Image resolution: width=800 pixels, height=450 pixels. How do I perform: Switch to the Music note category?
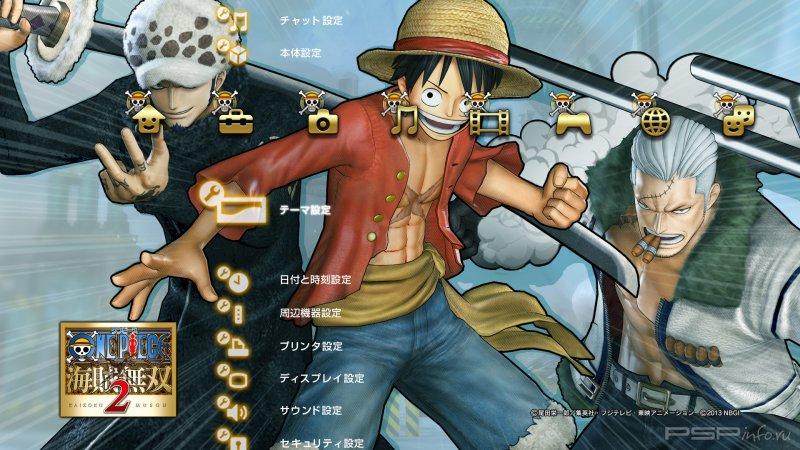click(404, 118)
